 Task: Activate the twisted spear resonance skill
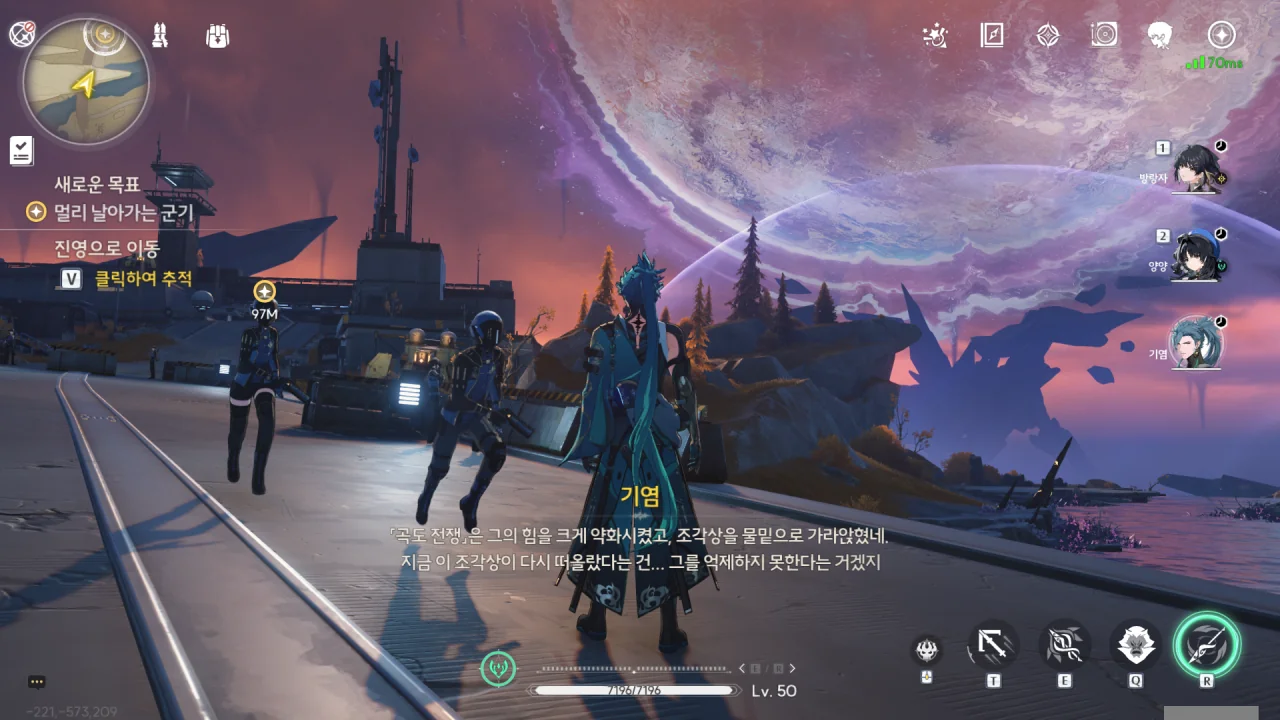click(x=1064, y=645)
